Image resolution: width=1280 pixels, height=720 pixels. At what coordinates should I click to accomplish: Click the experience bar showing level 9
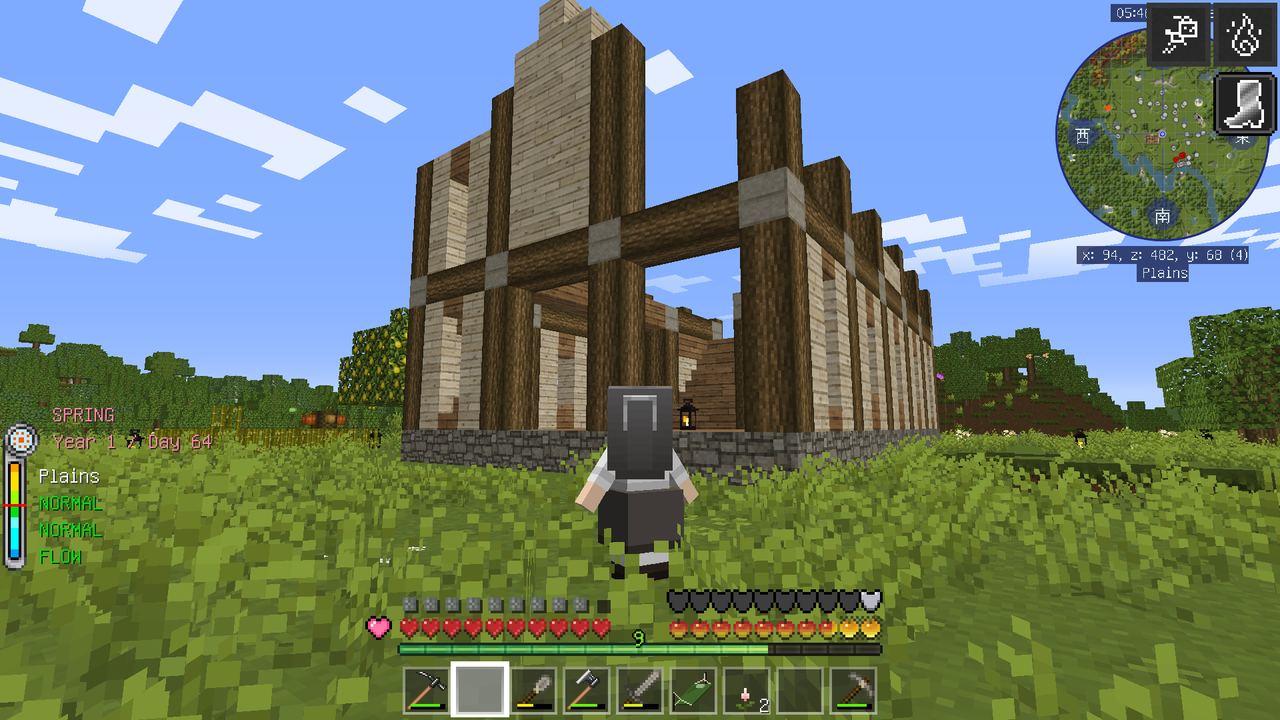pos(639,648)
